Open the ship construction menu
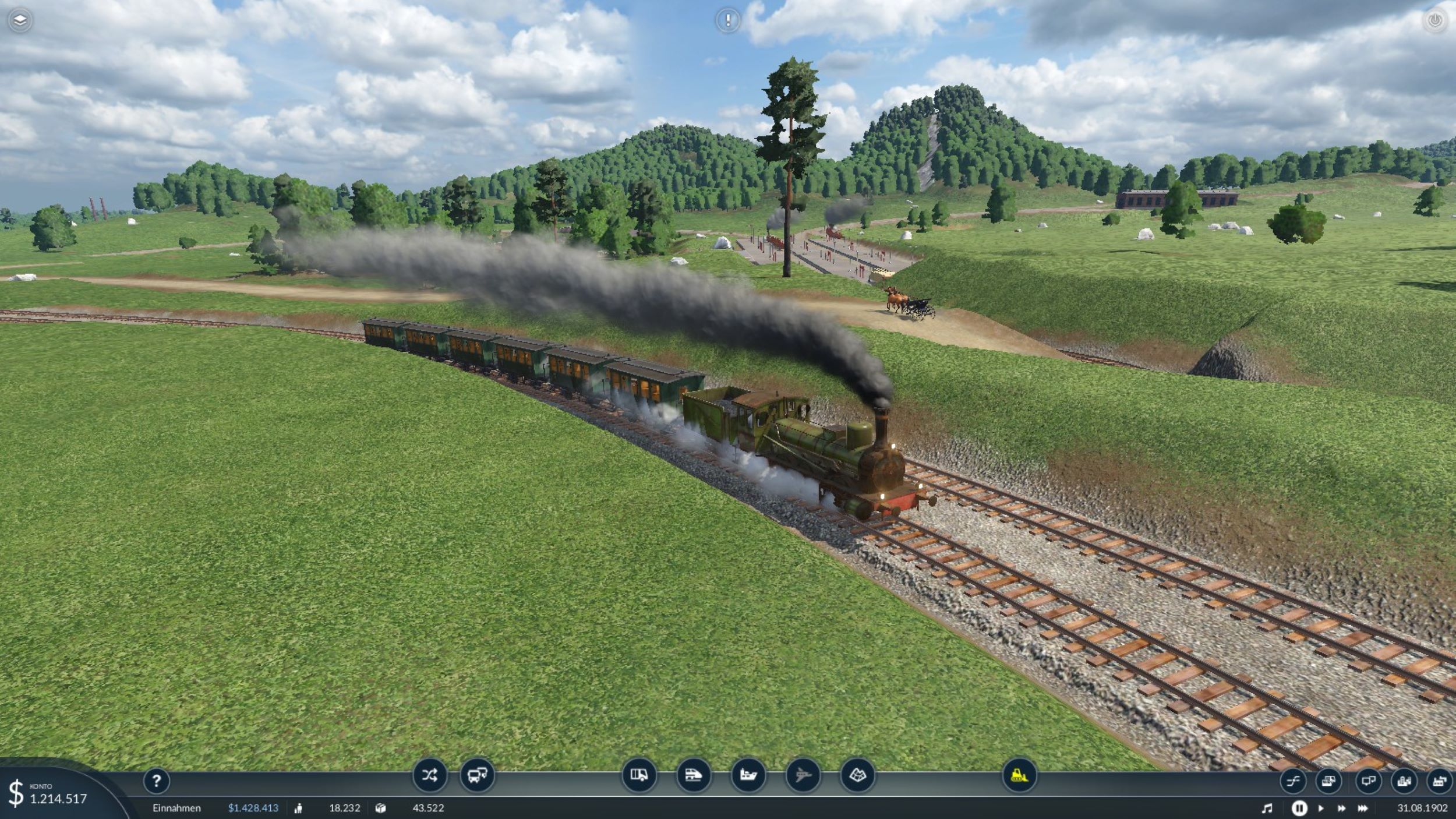Image resolution: width=1456 pixels, height=819 pixels. pyautogui.click(x=748, y=775)
